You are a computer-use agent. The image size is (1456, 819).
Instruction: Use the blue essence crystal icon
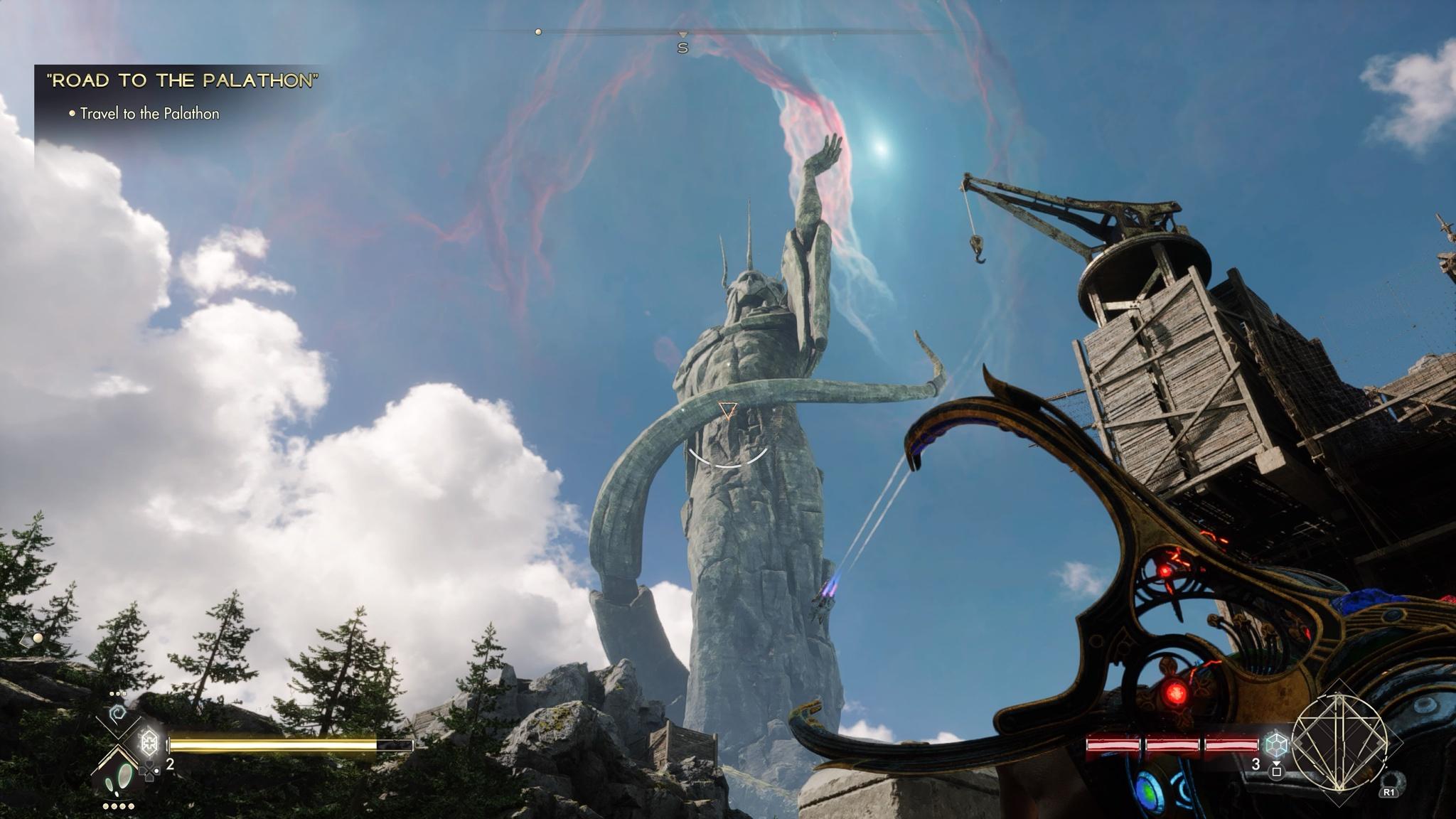[x=1276, y=744]
